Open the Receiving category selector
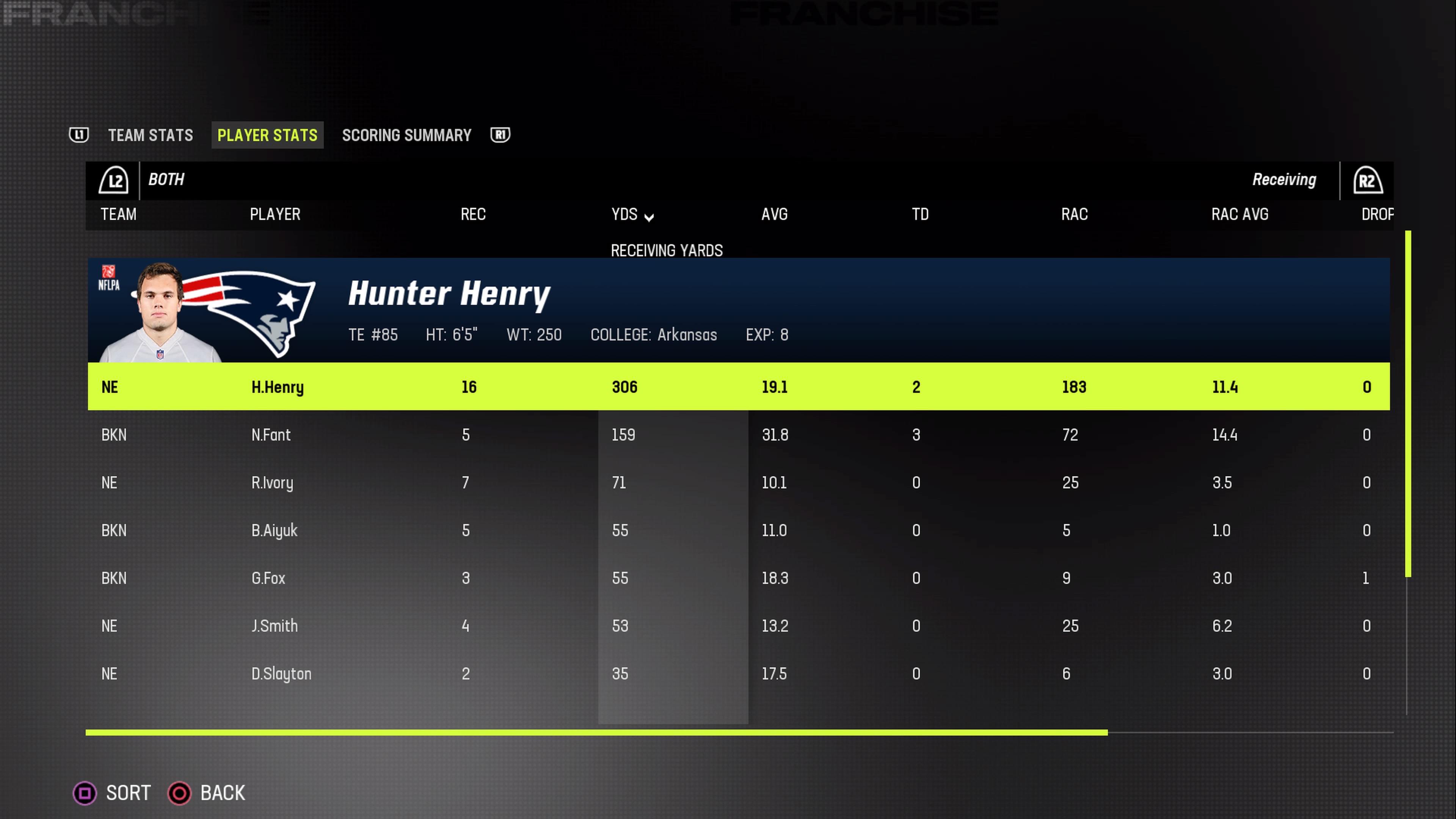 pyautogui.click(x=1284, y=180)
